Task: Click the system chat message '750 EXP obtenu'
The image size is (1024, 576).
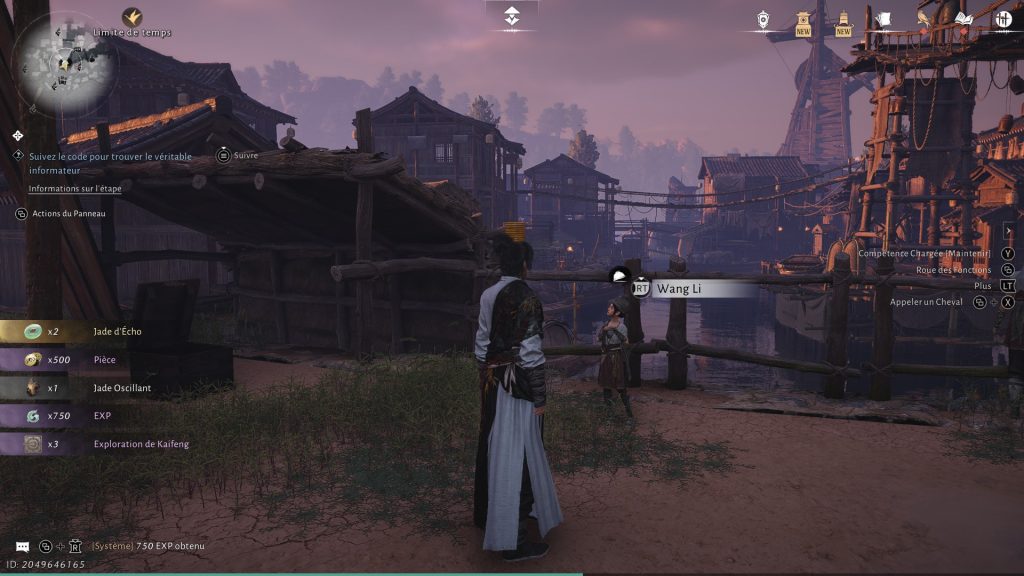Action: pos(148,546)
